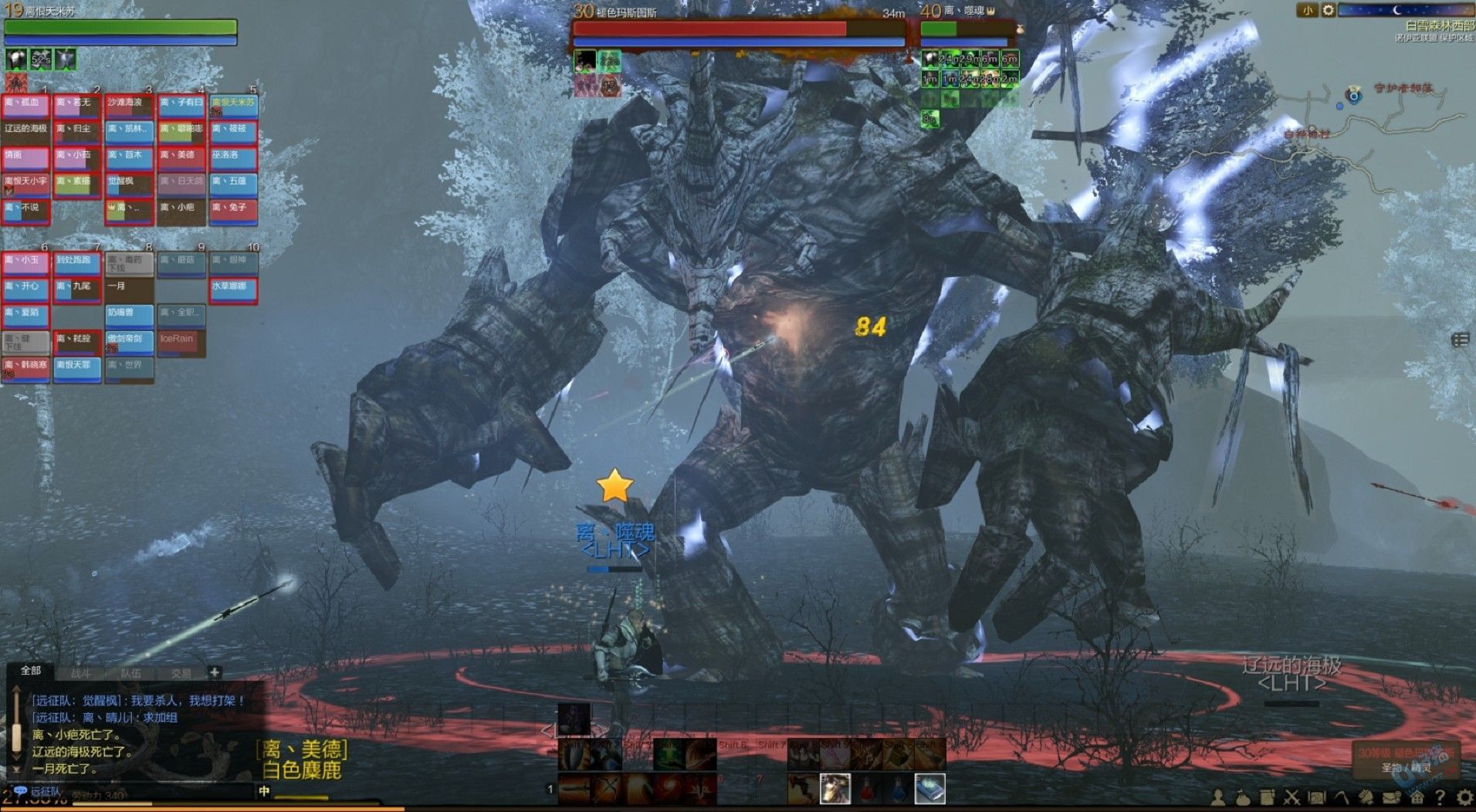Open the help question mark menu

pos(1440,797)
